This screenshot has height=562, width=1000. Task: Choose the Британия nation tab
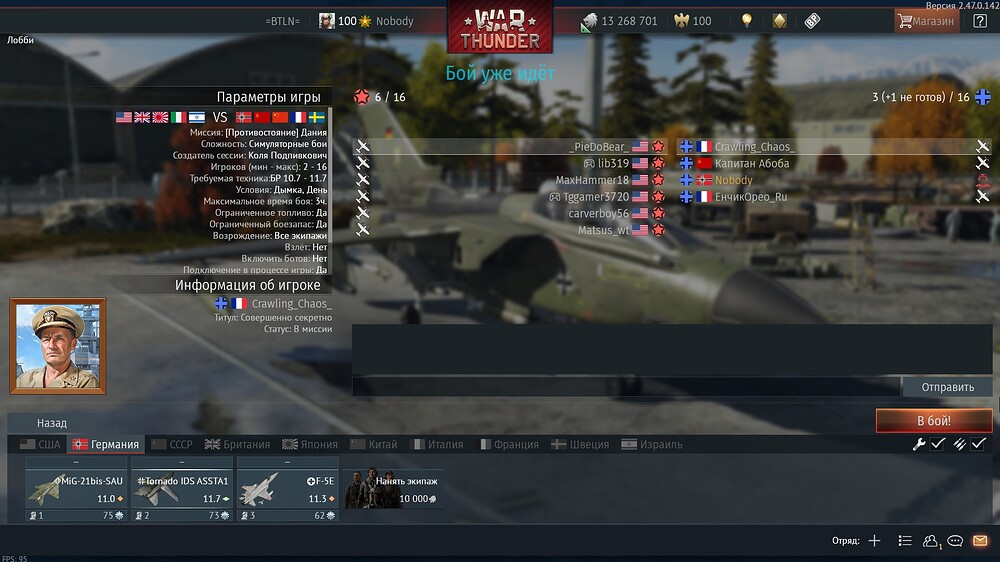coord(237,444)
